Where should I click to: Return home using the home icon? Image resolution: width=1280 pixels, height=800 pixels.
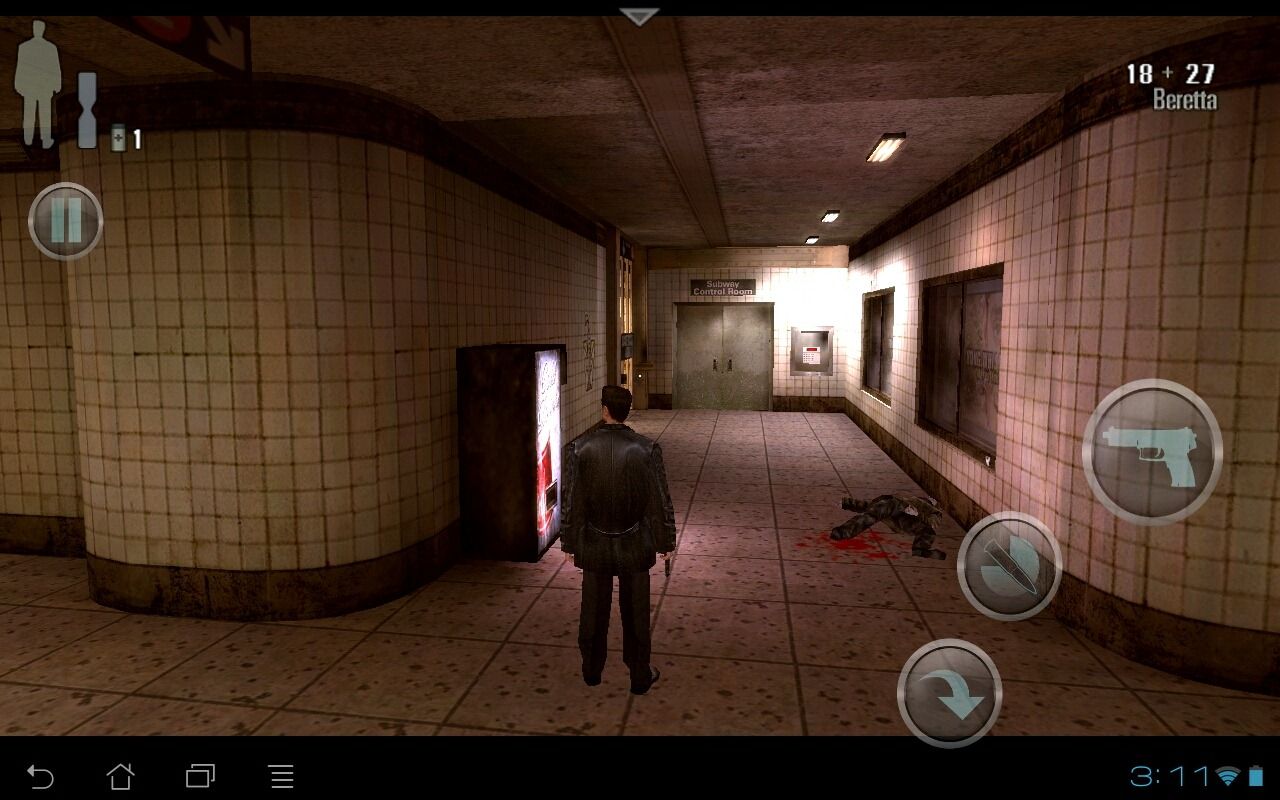tap(122, 775)
